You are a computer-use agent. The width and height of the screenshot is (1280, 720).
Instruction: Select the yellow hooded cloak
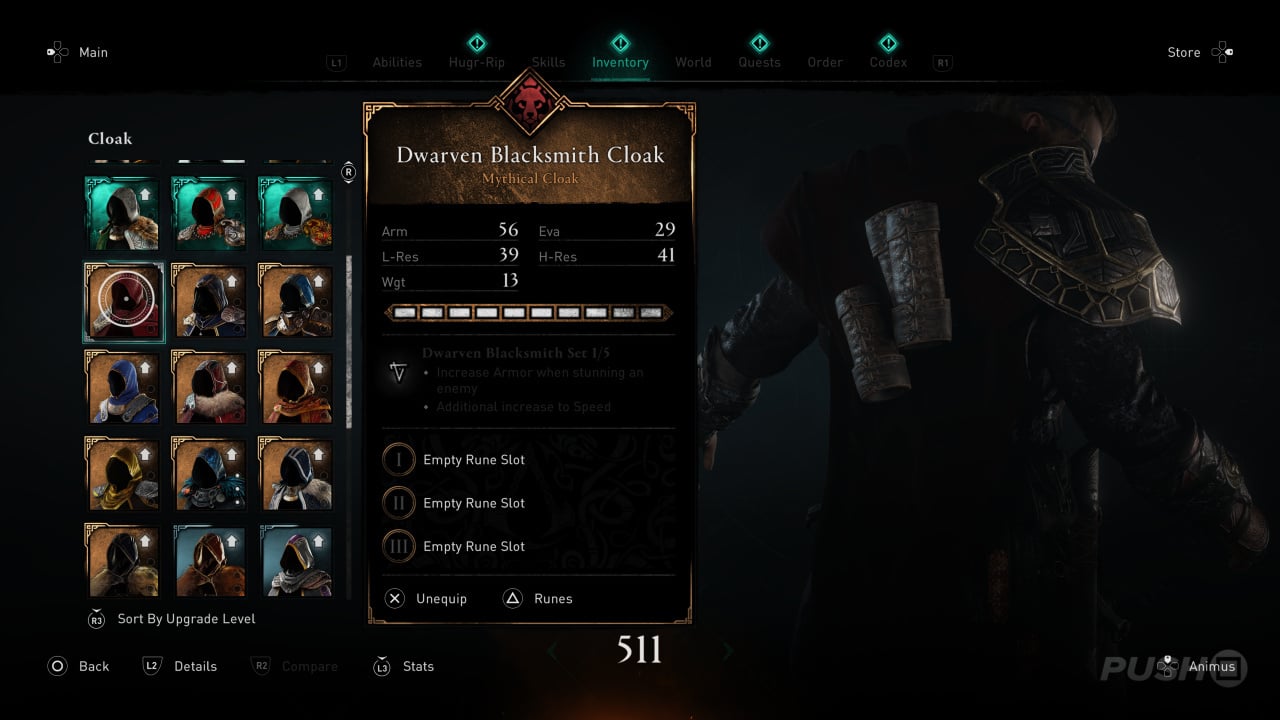tap(124, 474)
